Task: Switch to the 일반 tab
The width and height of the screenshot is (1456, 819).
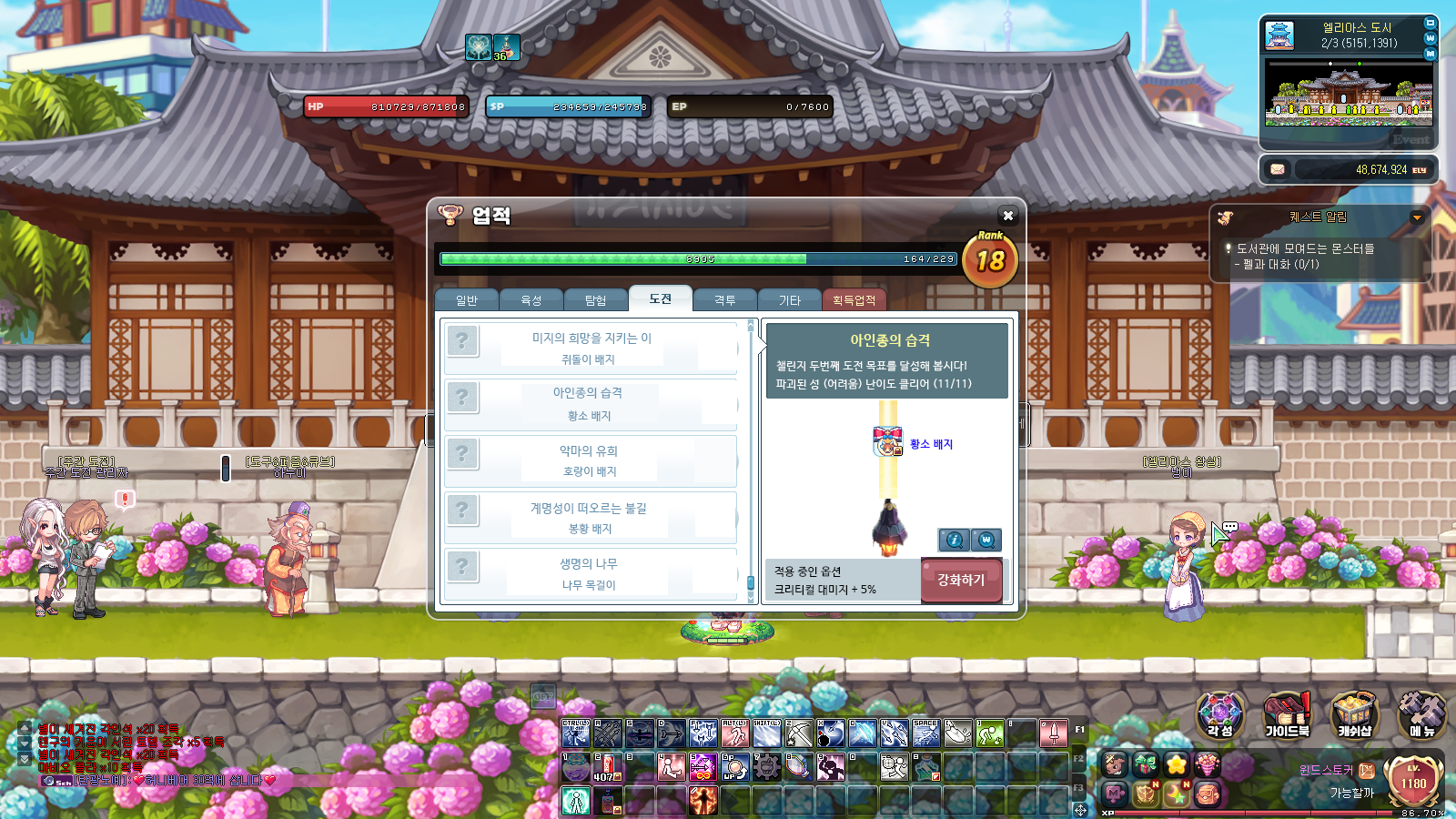Action: (x=467, y=300)
